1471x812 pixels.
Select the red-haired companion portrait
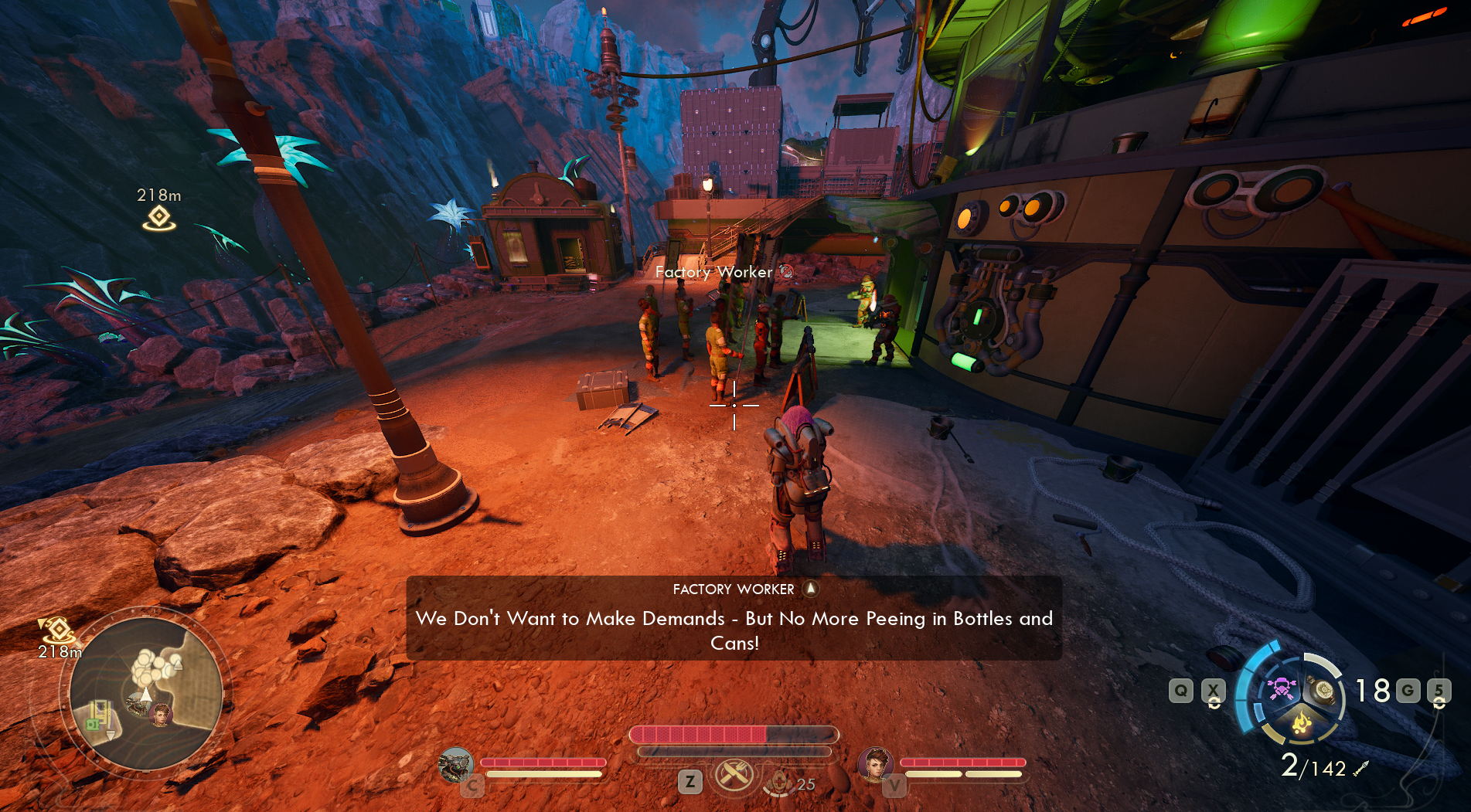click(876, 764)
